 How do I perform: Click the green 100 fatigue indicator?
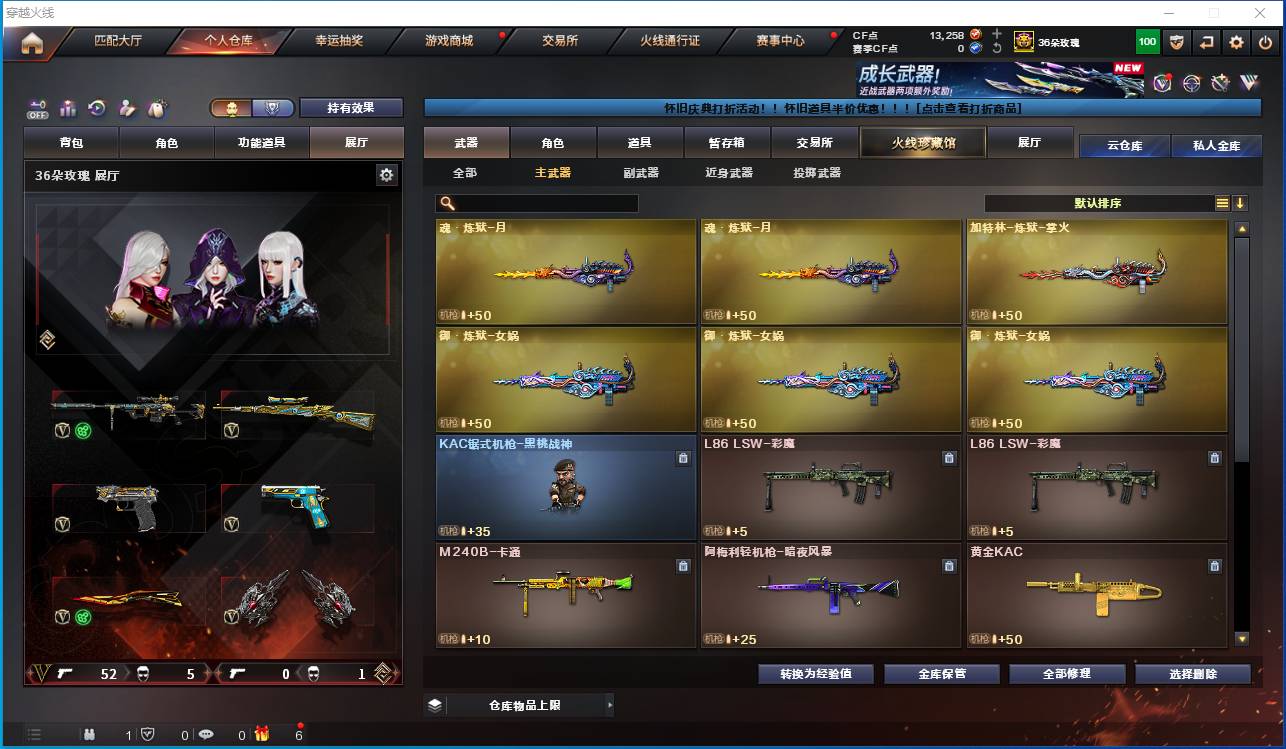[1148, 41]
